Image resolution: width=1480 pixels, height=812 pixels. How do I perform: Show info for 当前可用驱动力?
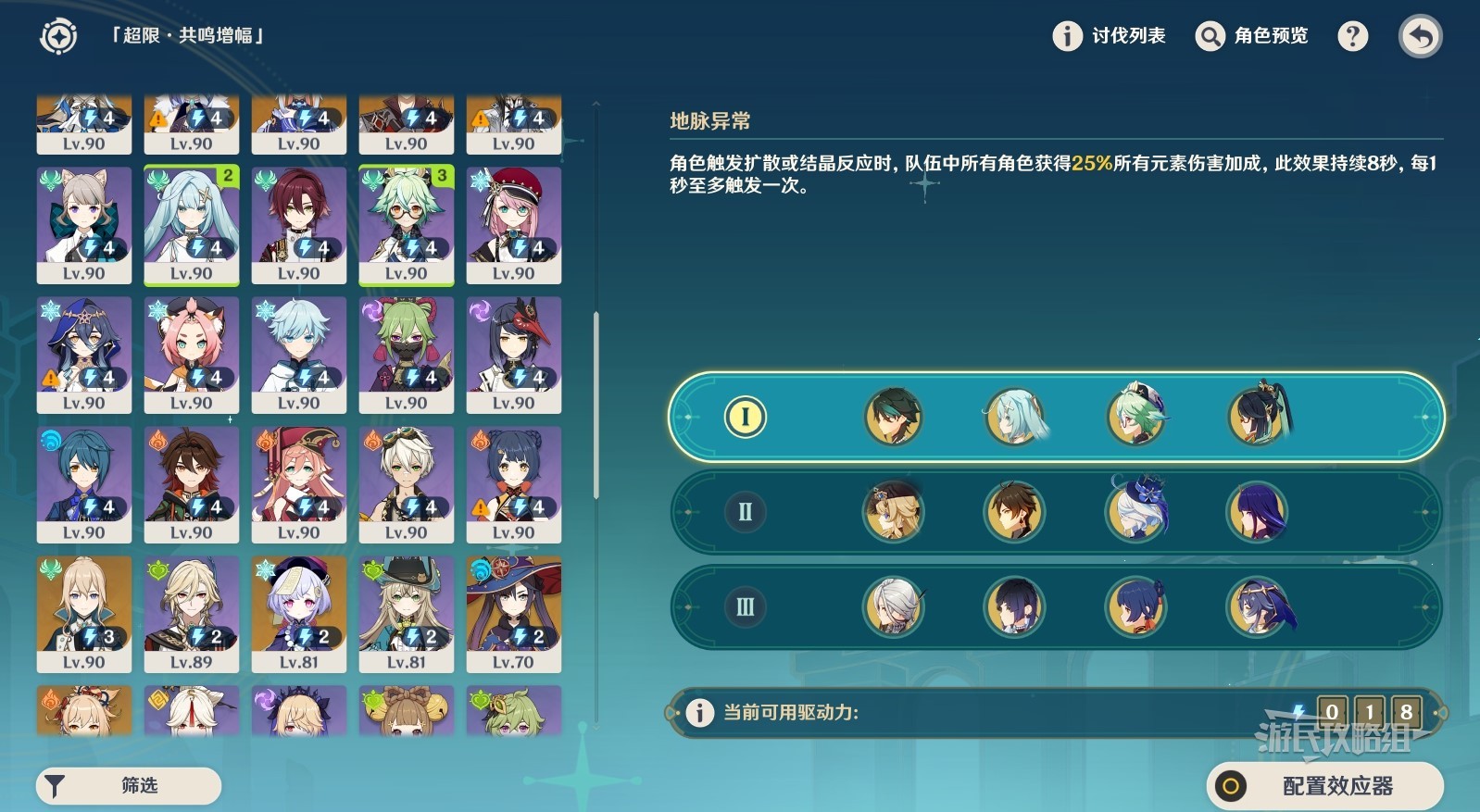[x=699, y=712]
